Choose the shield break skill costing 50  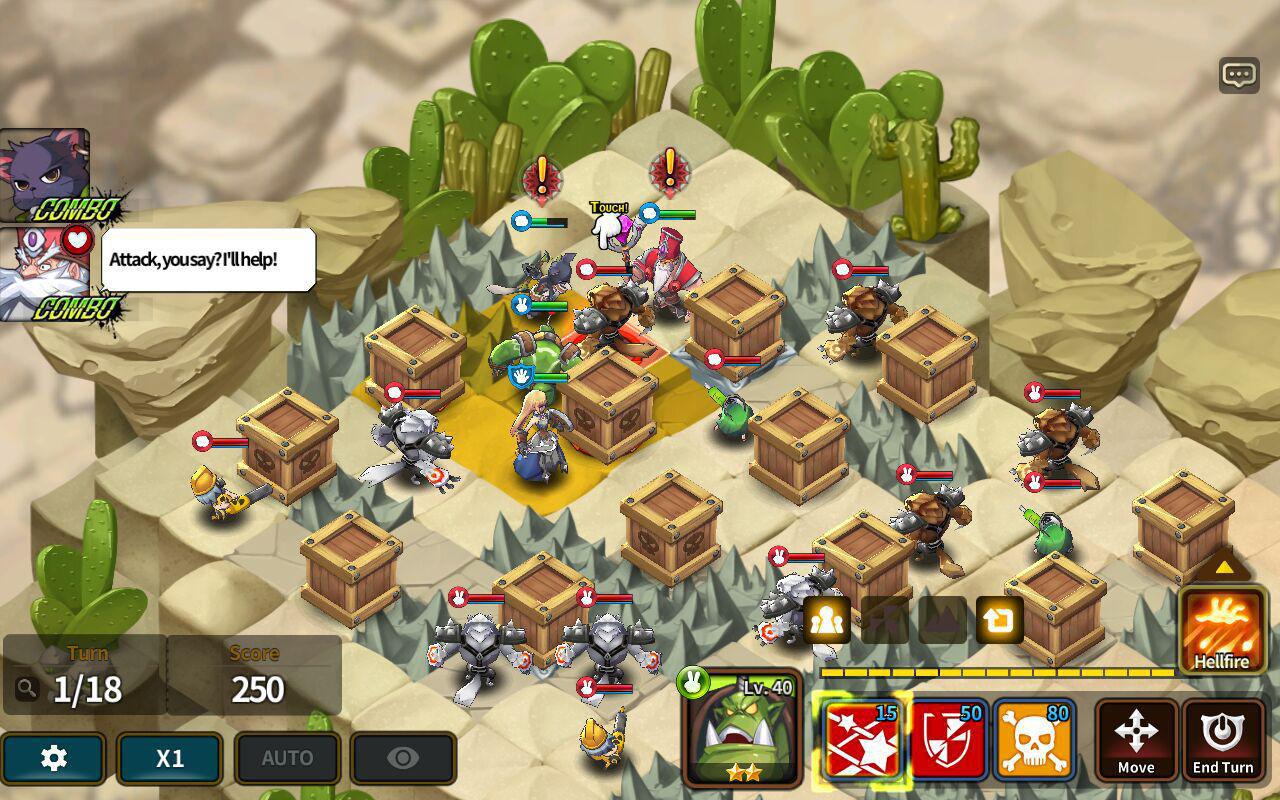coord(948,740)
